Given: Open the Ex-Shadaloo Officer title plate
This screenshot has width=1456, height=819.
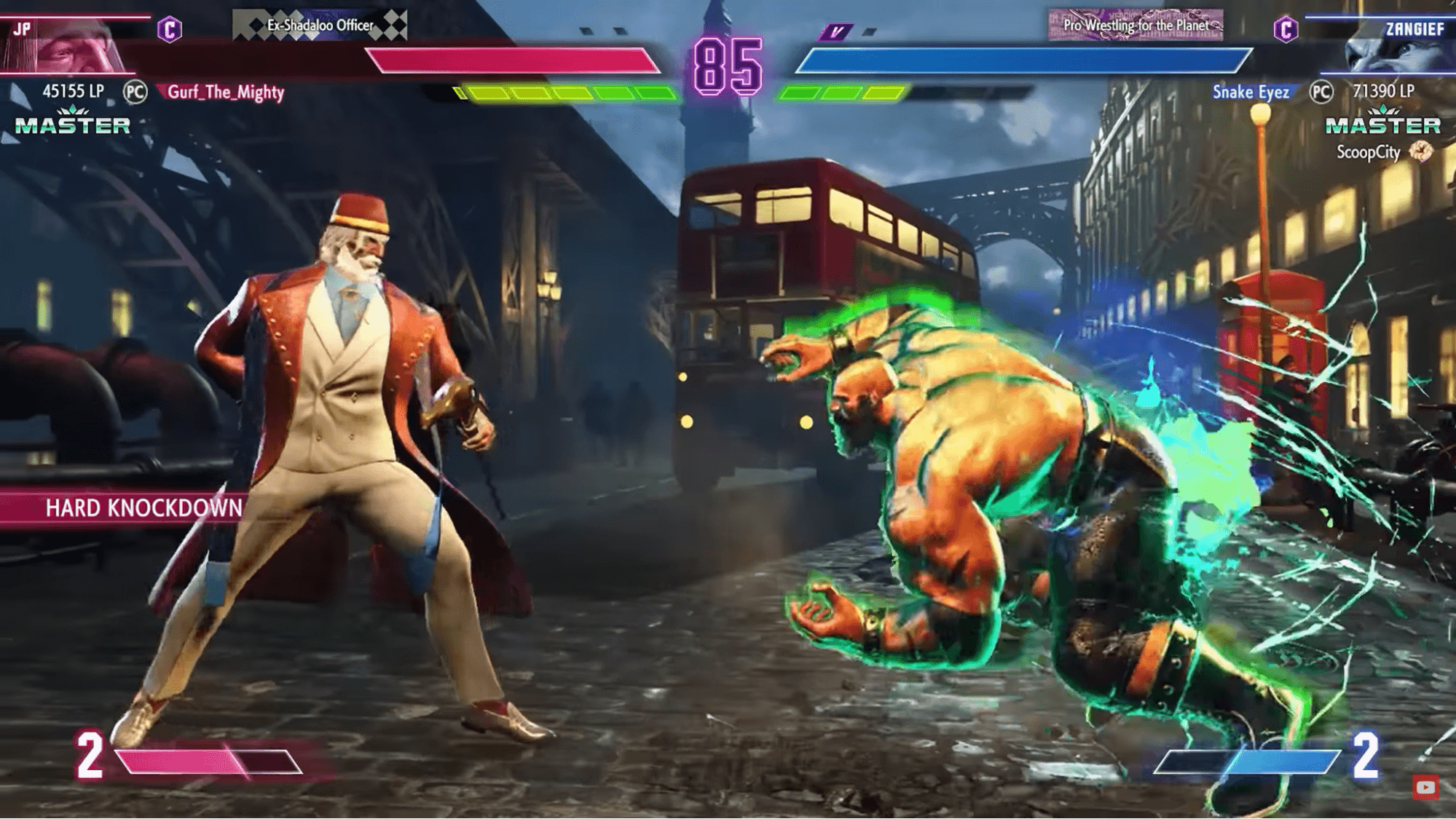Looking at the screenshot, I should point(320,25).
